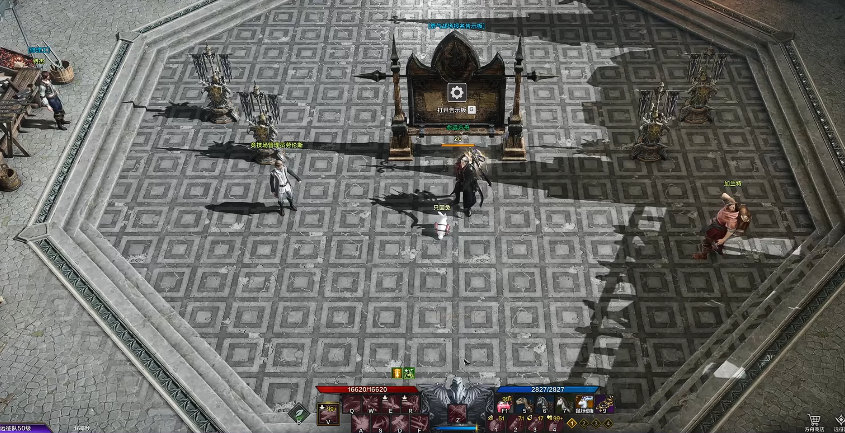Screen dimensions: 845x433
Task: Click the green leaf icon beside skills
Action: coord(298,410)
